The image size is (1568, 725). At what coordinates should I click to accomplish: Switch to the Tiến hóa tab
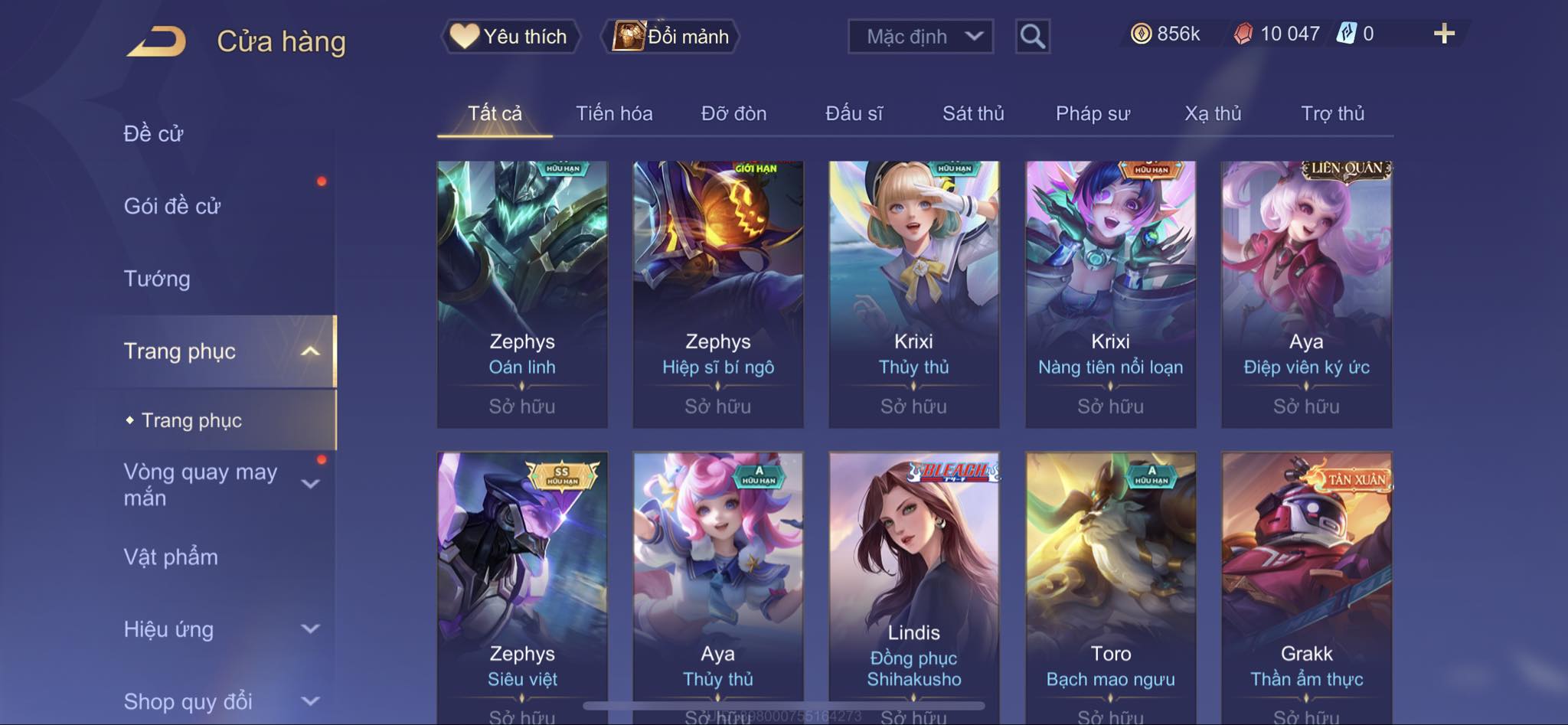pyautogui.click(x=614, y=113)
